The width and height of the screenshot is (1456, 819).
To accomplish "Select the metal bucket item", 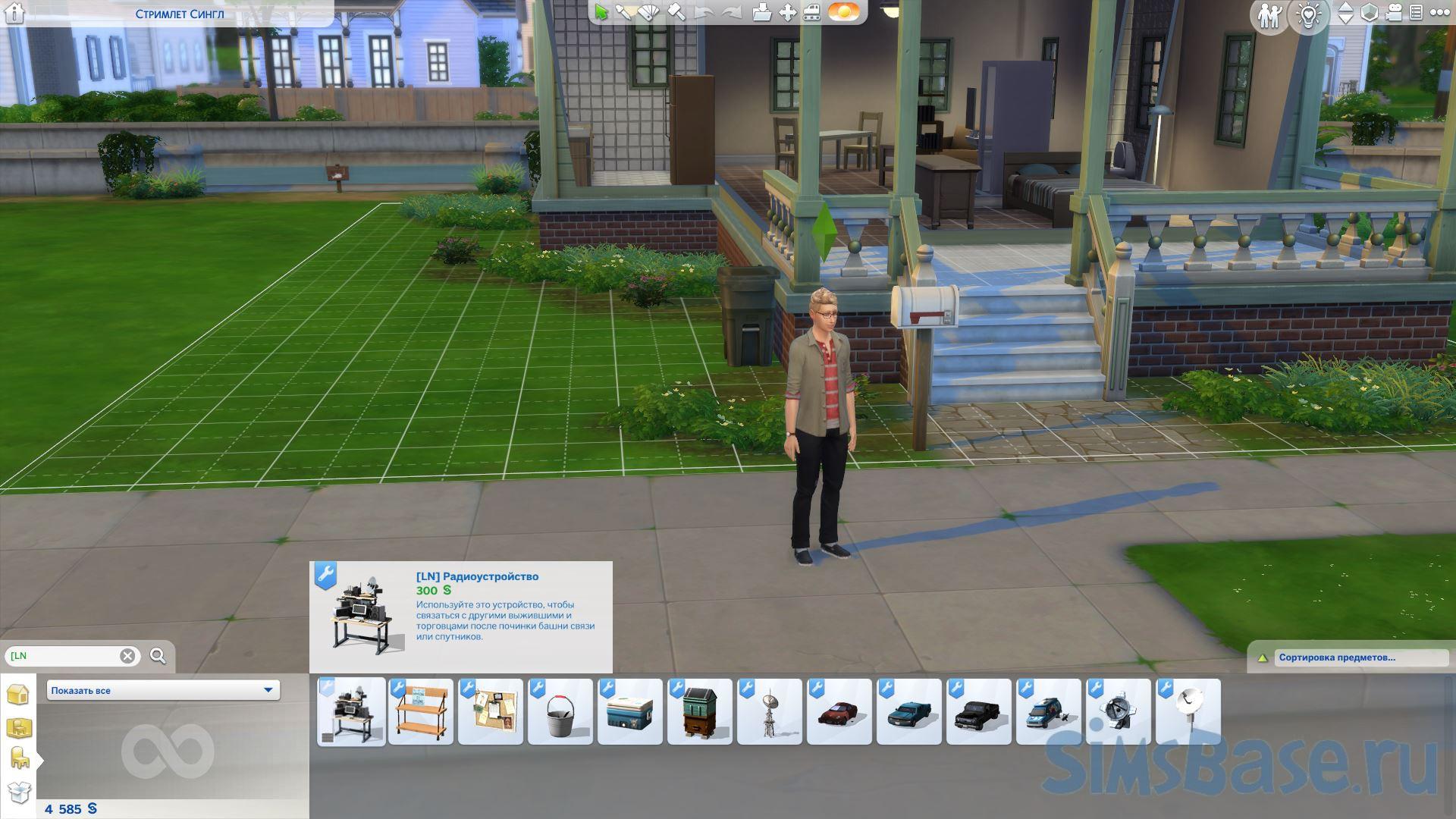I will point(560,712).
